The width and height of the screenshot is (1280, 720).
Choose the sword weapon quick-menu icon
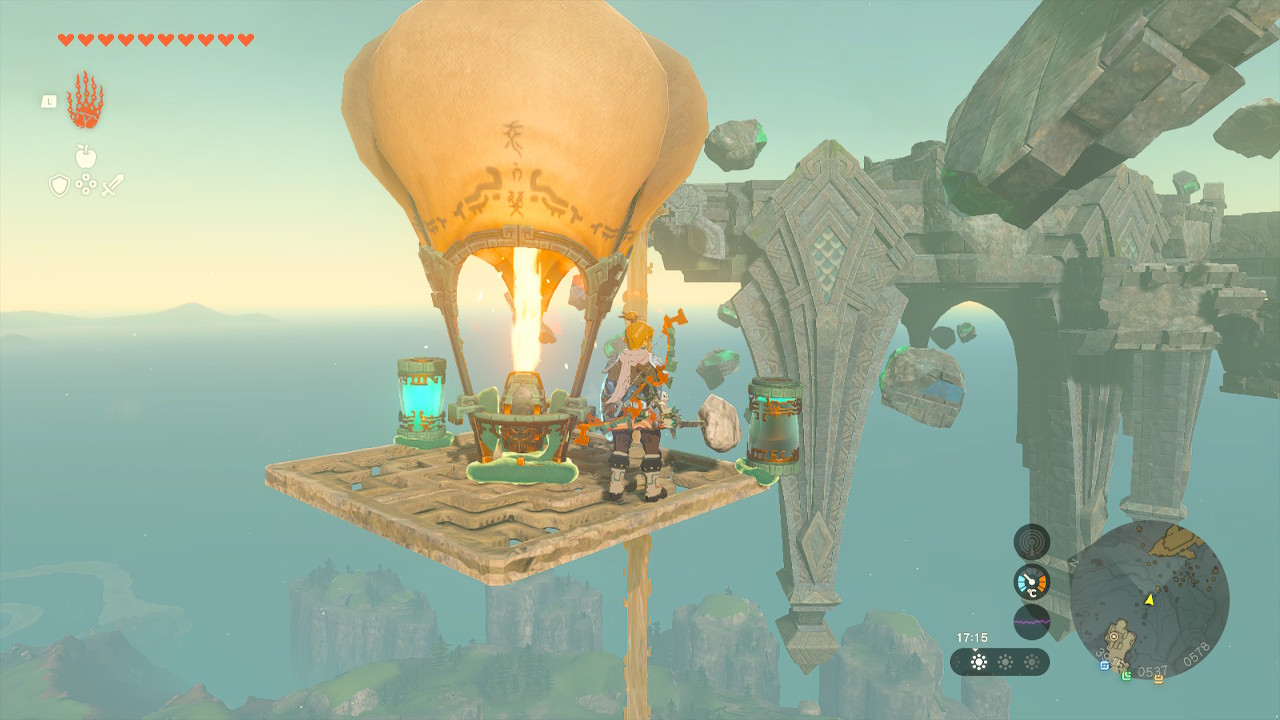pos(112,185)
